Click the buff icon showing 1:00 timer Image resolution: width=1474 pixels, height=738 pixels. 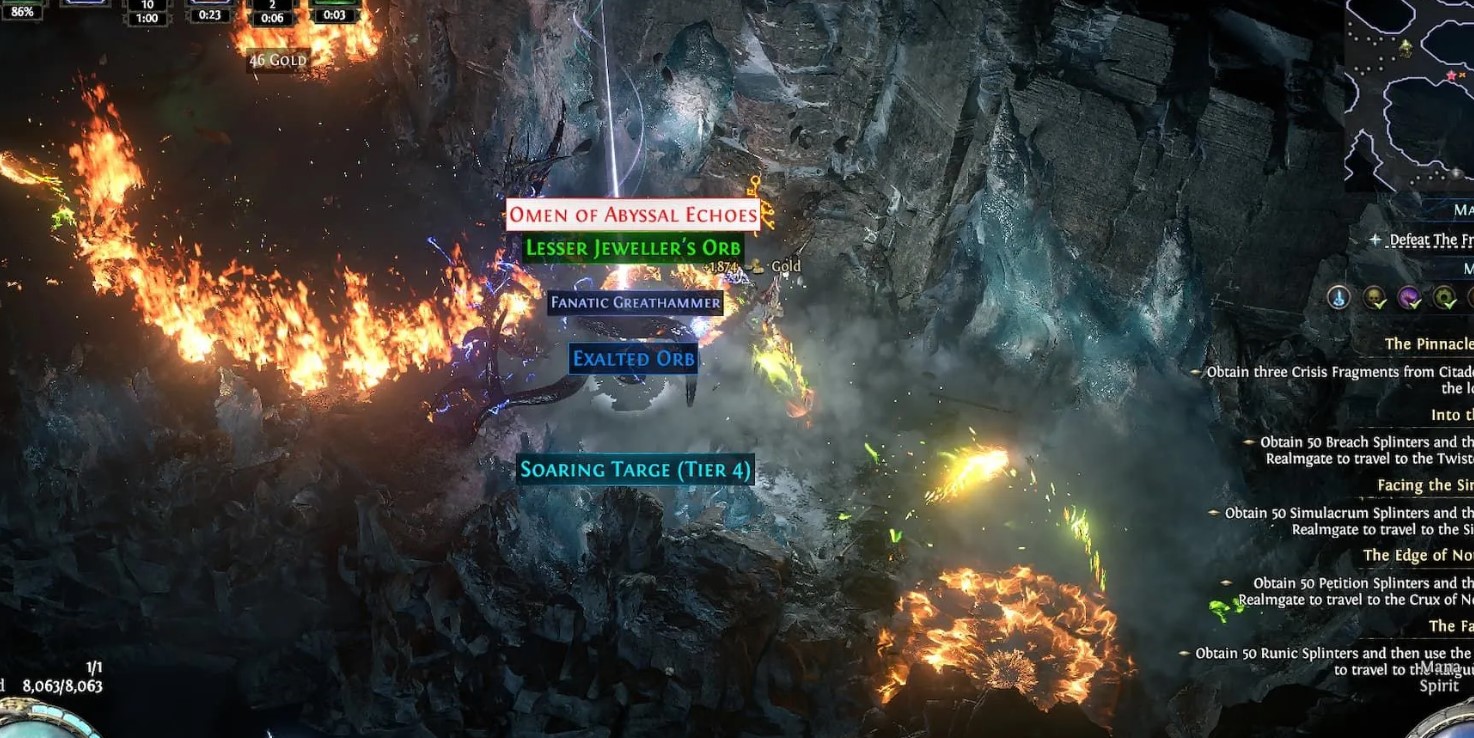coord(147,12)
